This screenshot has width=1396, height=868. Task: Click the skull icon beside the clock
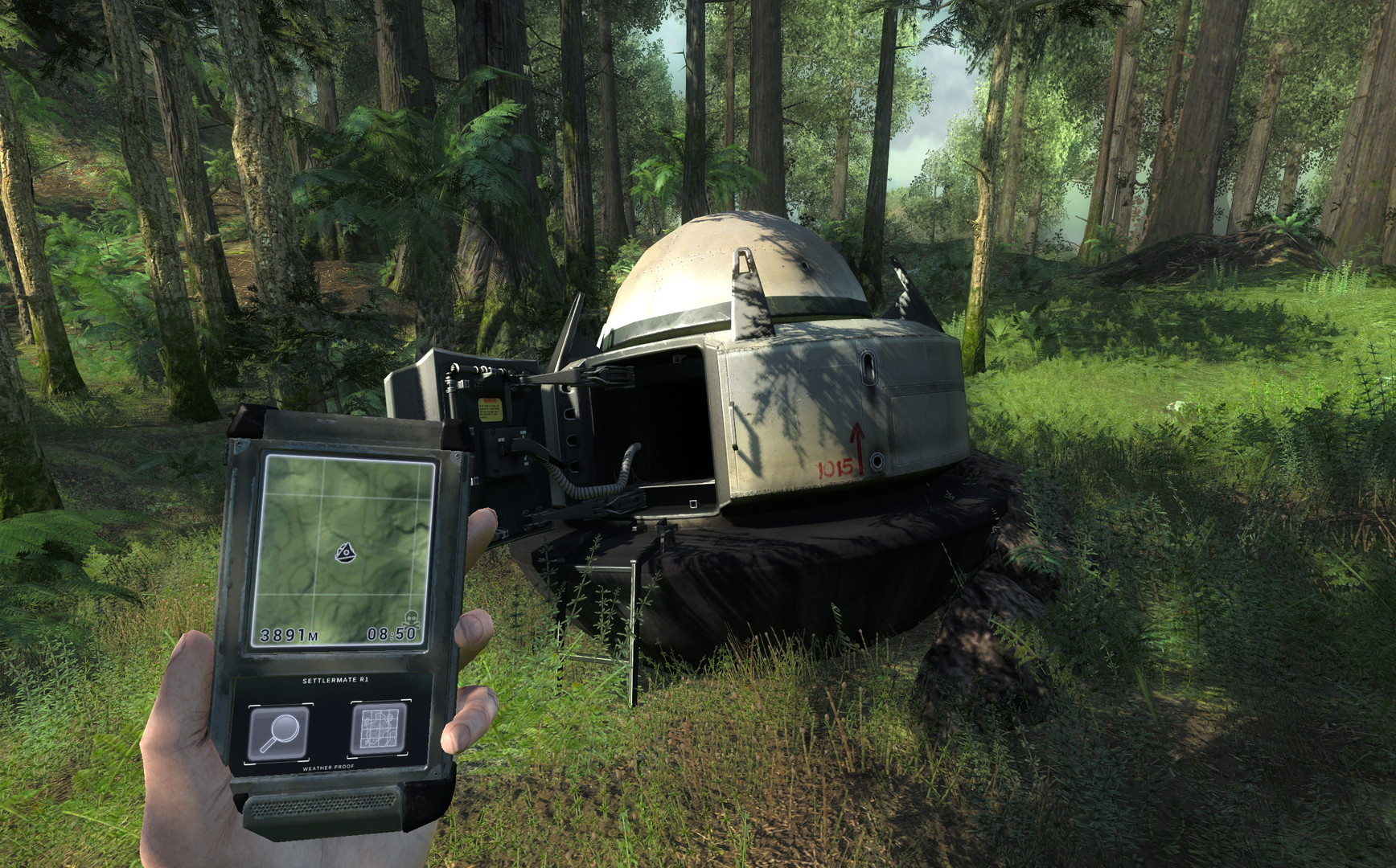(410, 616)
